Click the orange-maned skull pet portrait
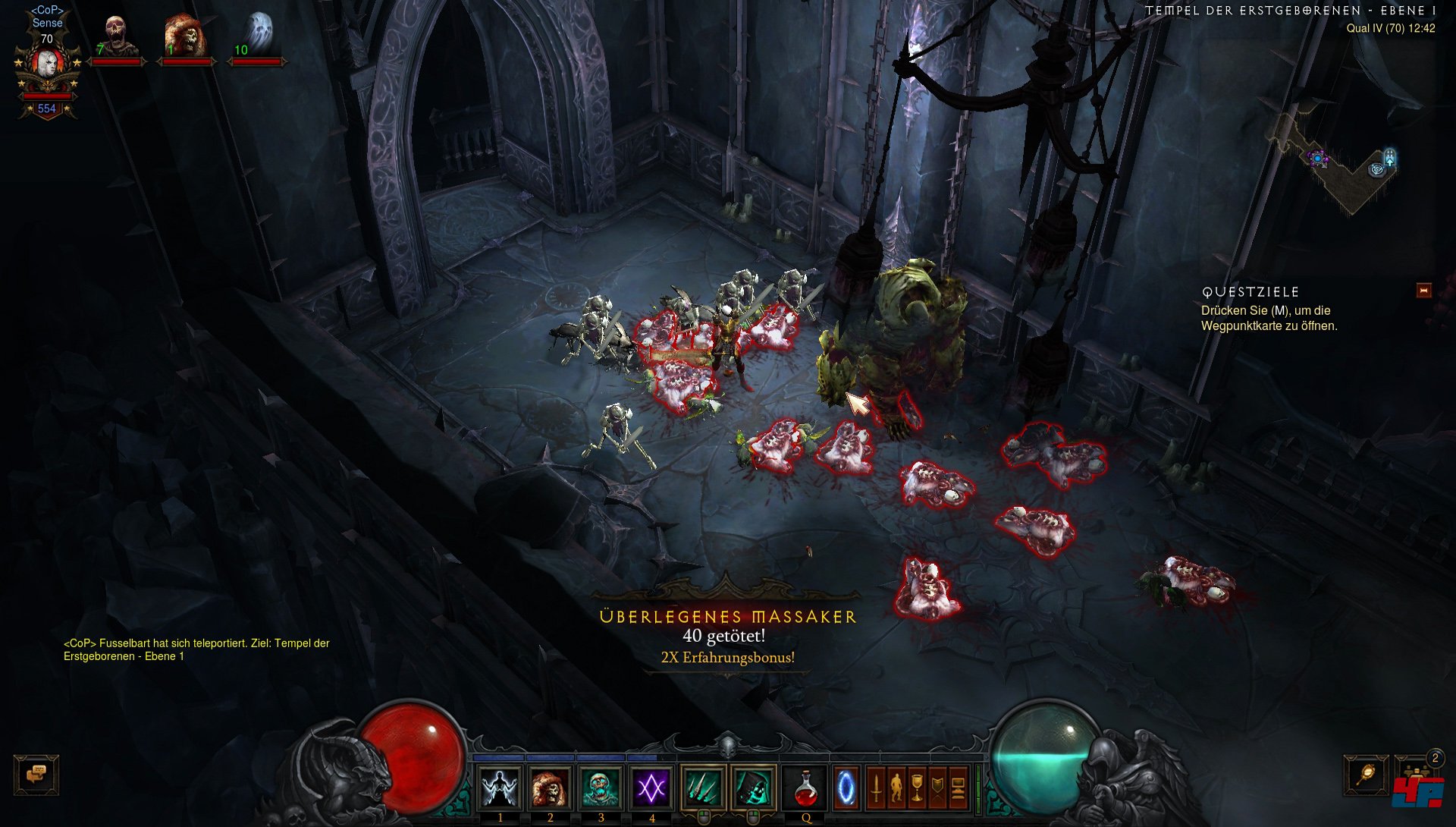This screenshot has height=827, width=1456. coord(185,36)
